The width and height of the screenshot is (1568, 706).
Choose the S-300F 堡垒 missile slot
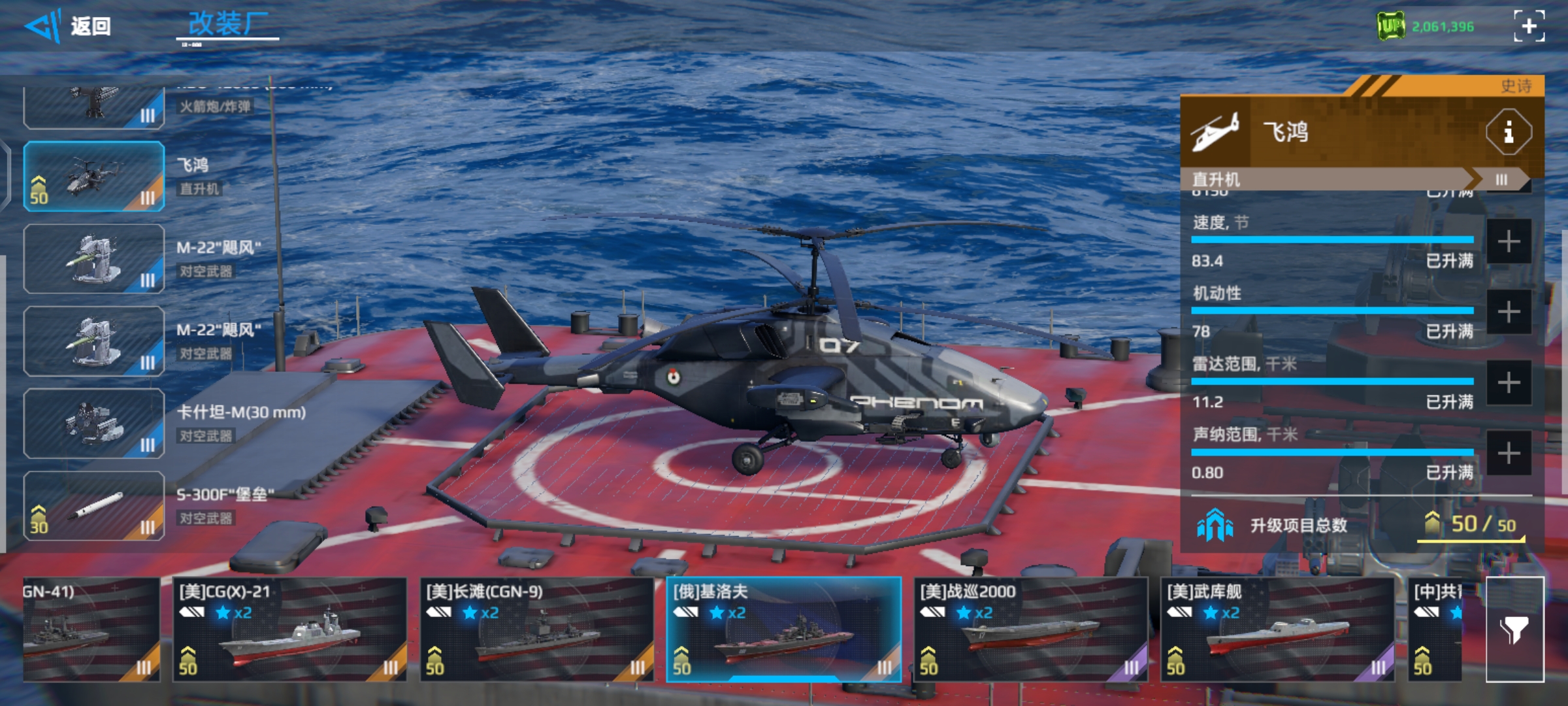[94, 506]
